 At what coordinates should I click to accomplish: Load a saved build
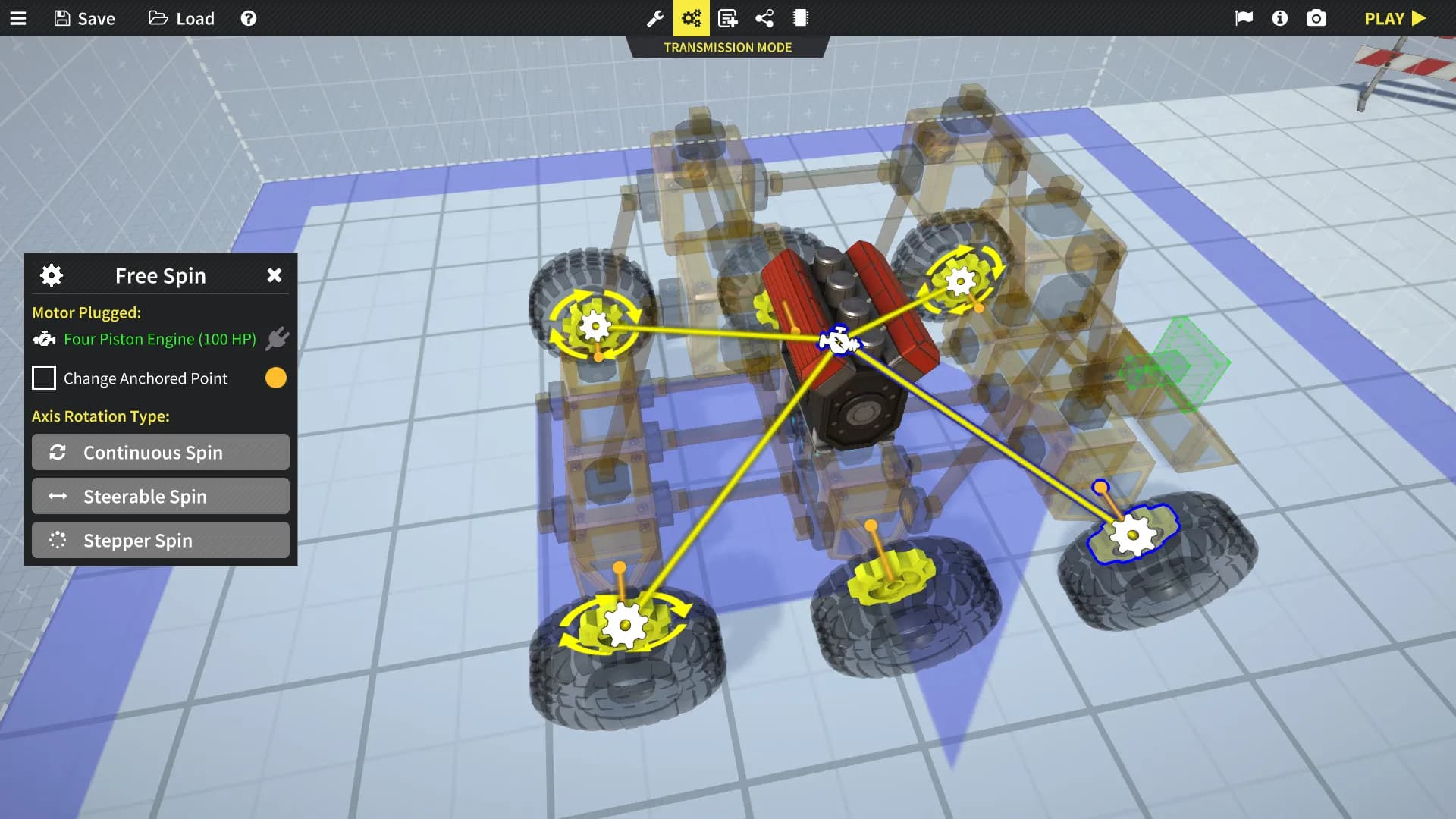[182, 18]
